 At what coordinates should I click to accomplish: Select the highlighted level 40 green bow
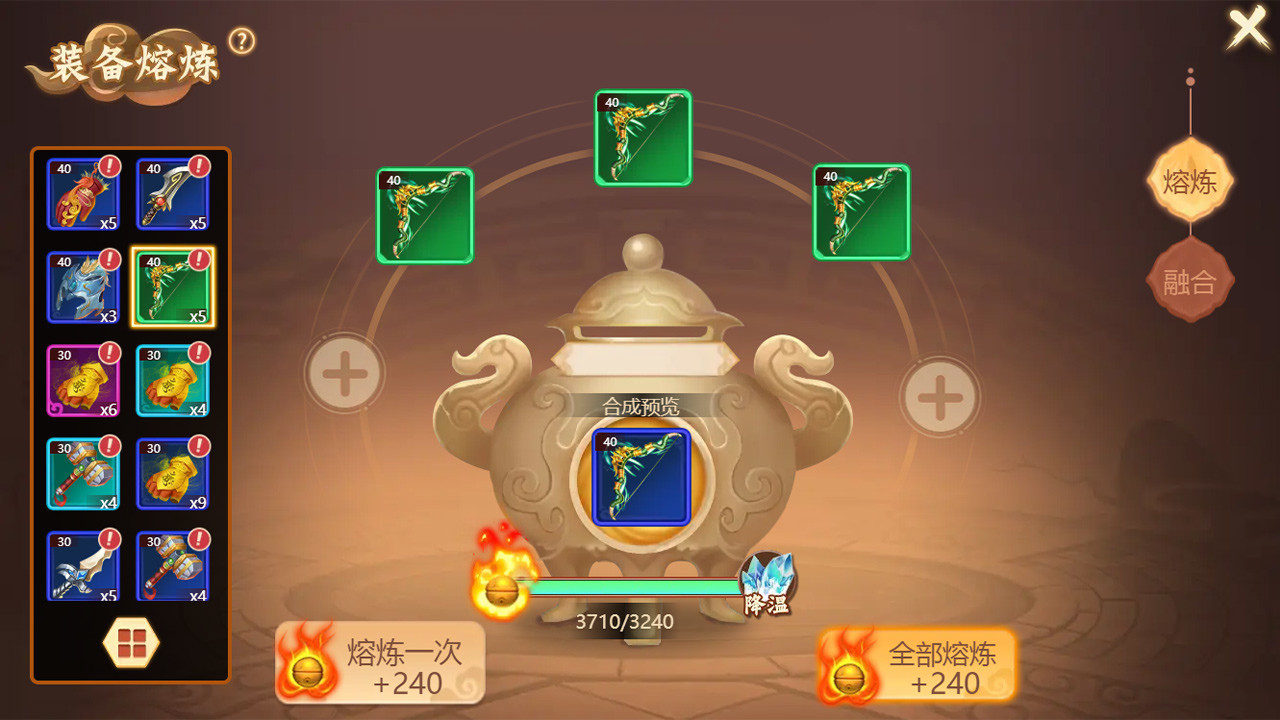click(173, 285)
